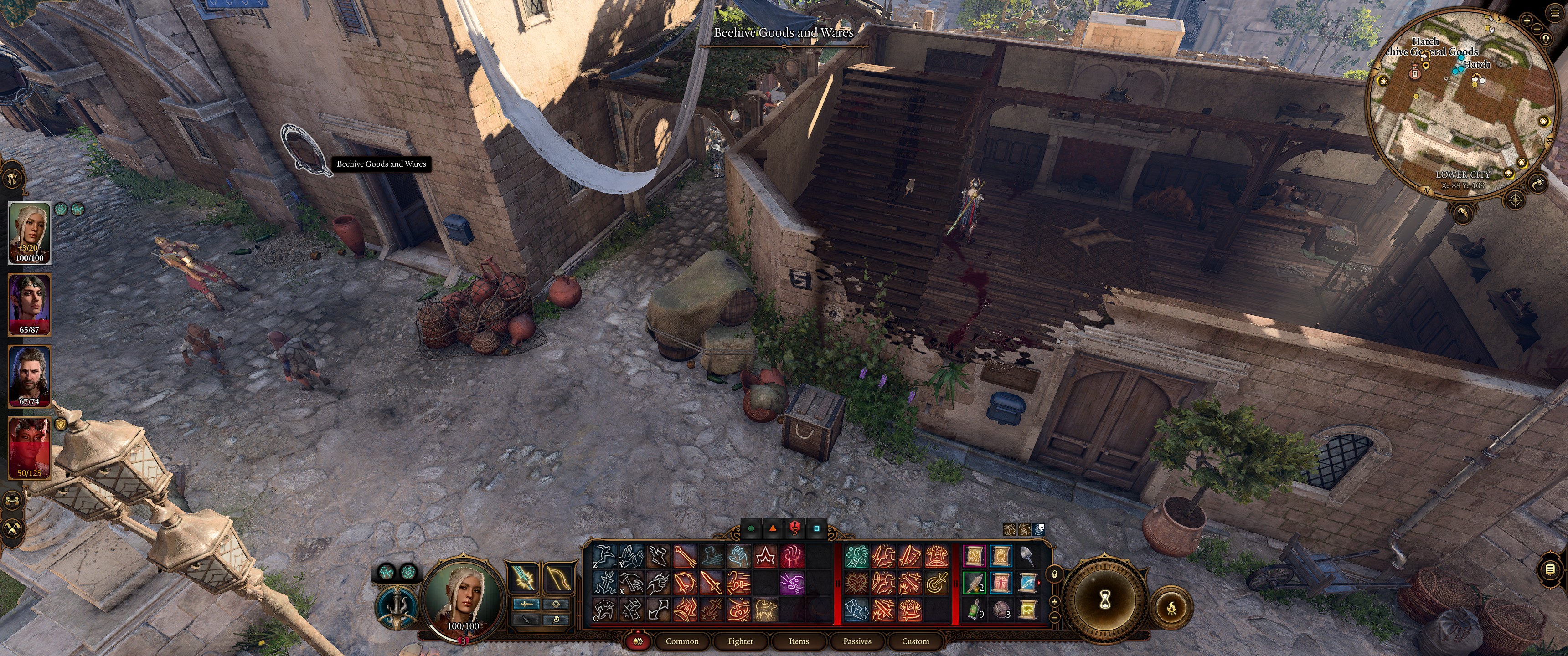Select Shadowheart's party portrait
1568x656 pixels.
[x=29, y=304]
